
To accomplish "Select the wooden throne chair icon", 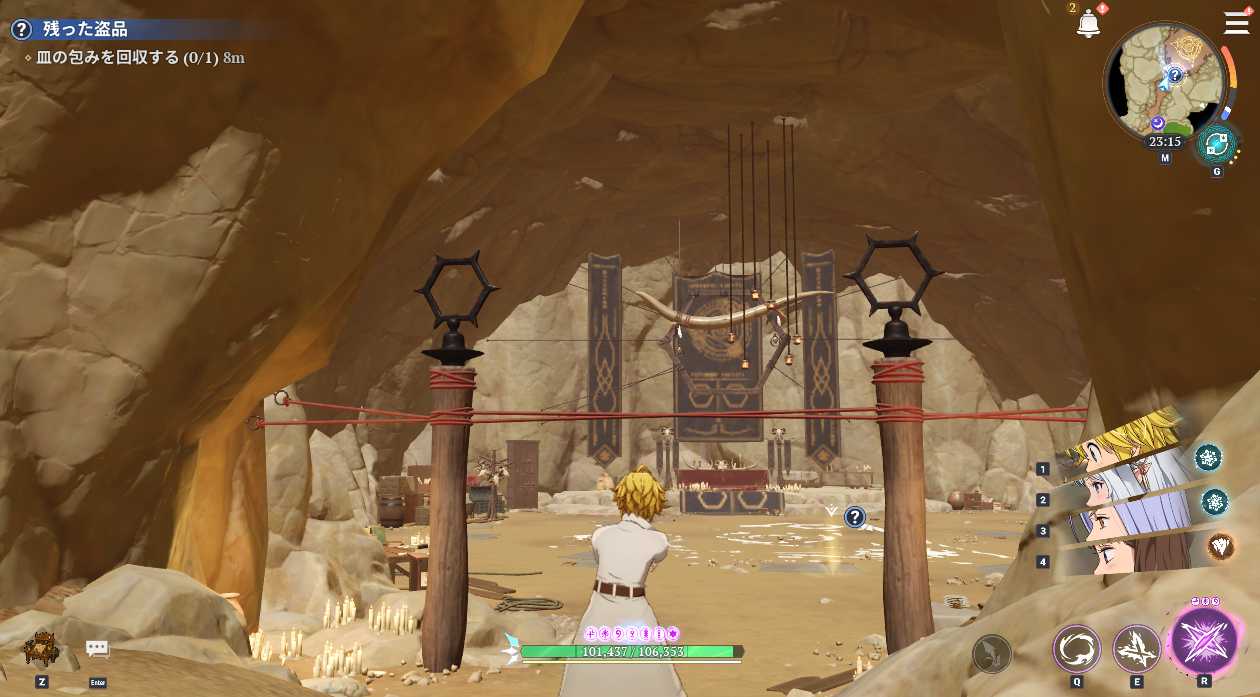I will (41, 648).
